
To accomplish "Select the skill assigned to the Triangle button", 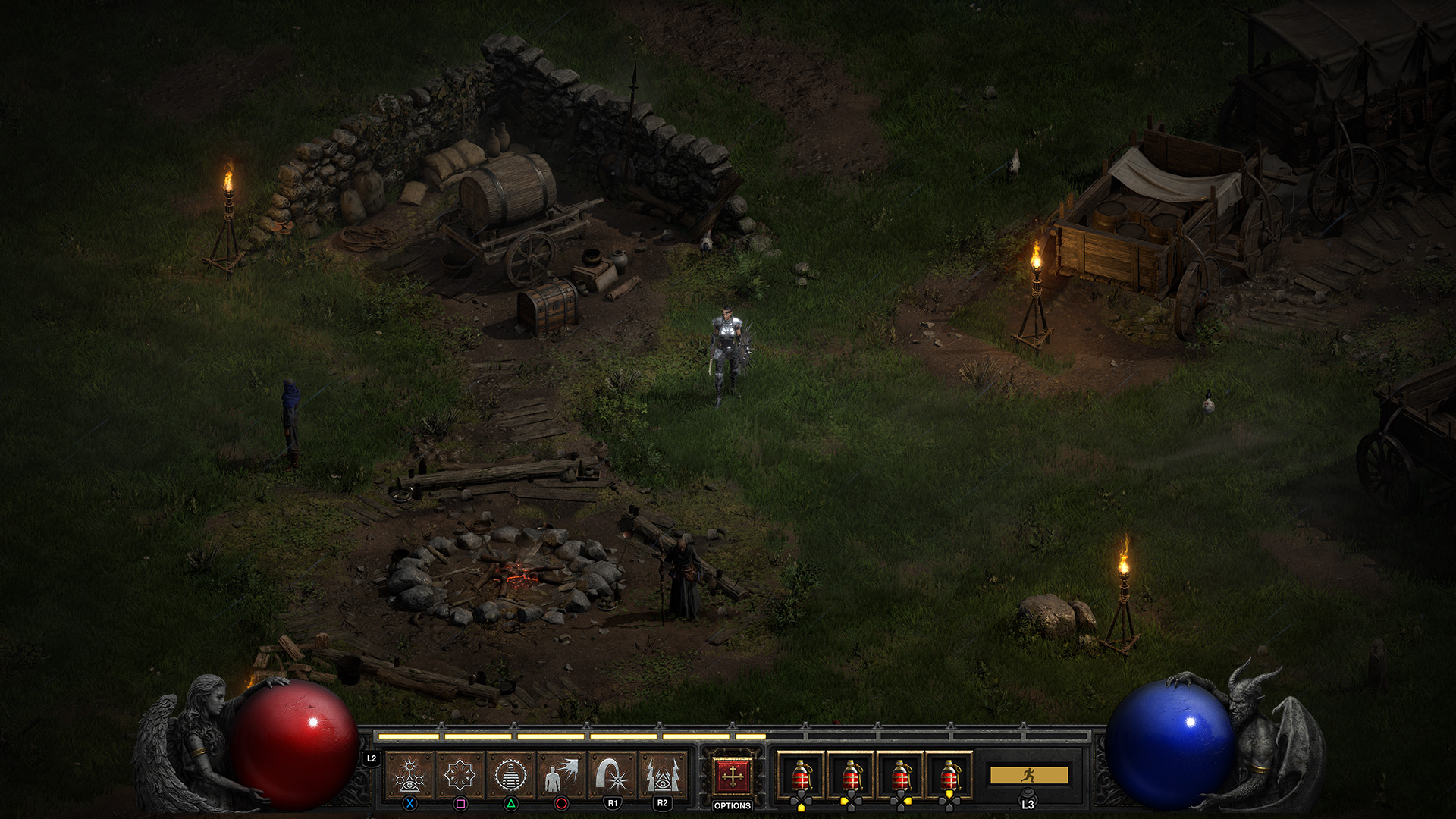I will click(513, 773).
